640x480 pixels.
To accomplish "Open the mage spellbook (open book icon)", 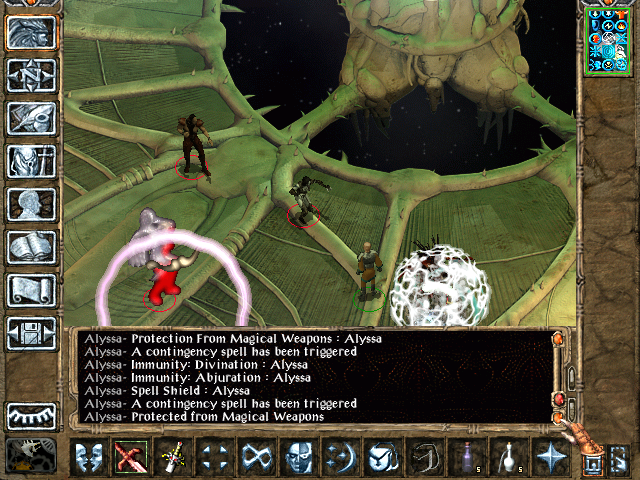I will click(32, 246).
